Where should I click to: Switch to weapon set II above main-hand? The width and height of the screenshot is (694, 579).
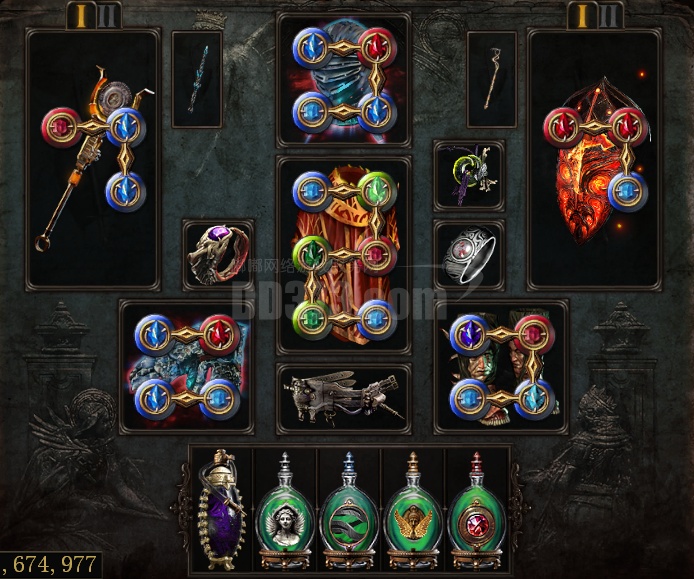pos(108,15)
